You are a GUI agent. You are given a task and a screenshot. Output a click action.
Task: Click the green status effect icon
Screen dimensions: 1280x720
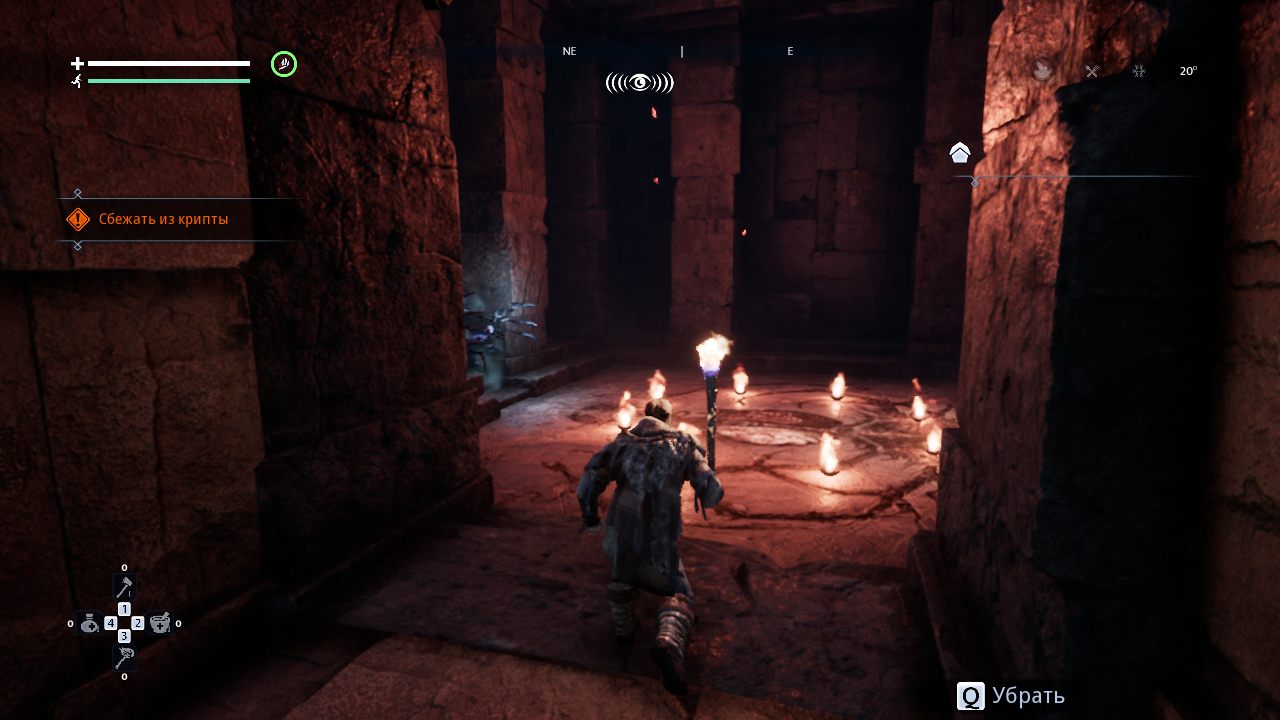pyautogui.click(x=284, y=65)
